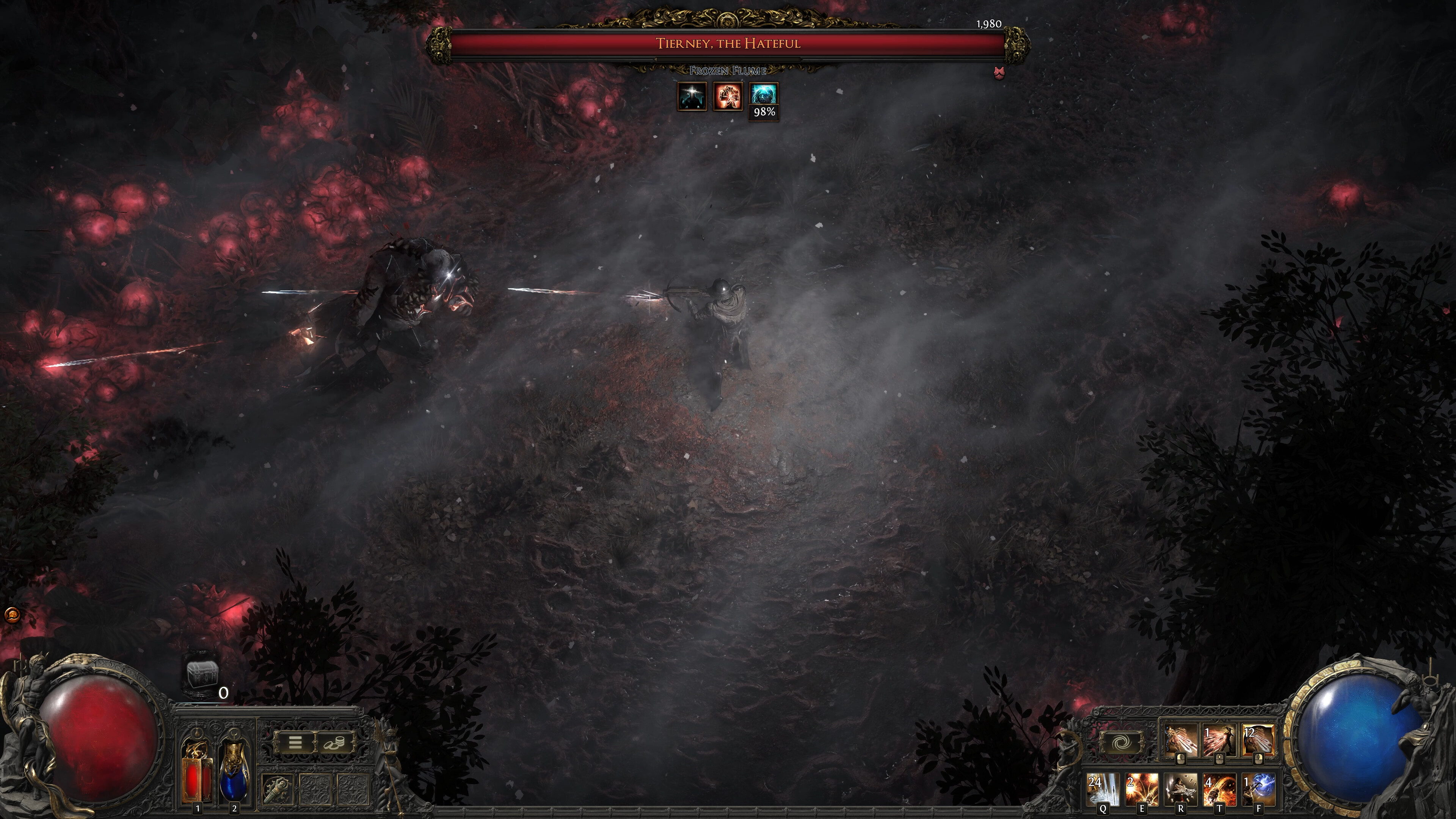1456x819 pixels.
Task: Click the Frozen Flume area label
Action: pyautogui.click(x=728, y=71)
